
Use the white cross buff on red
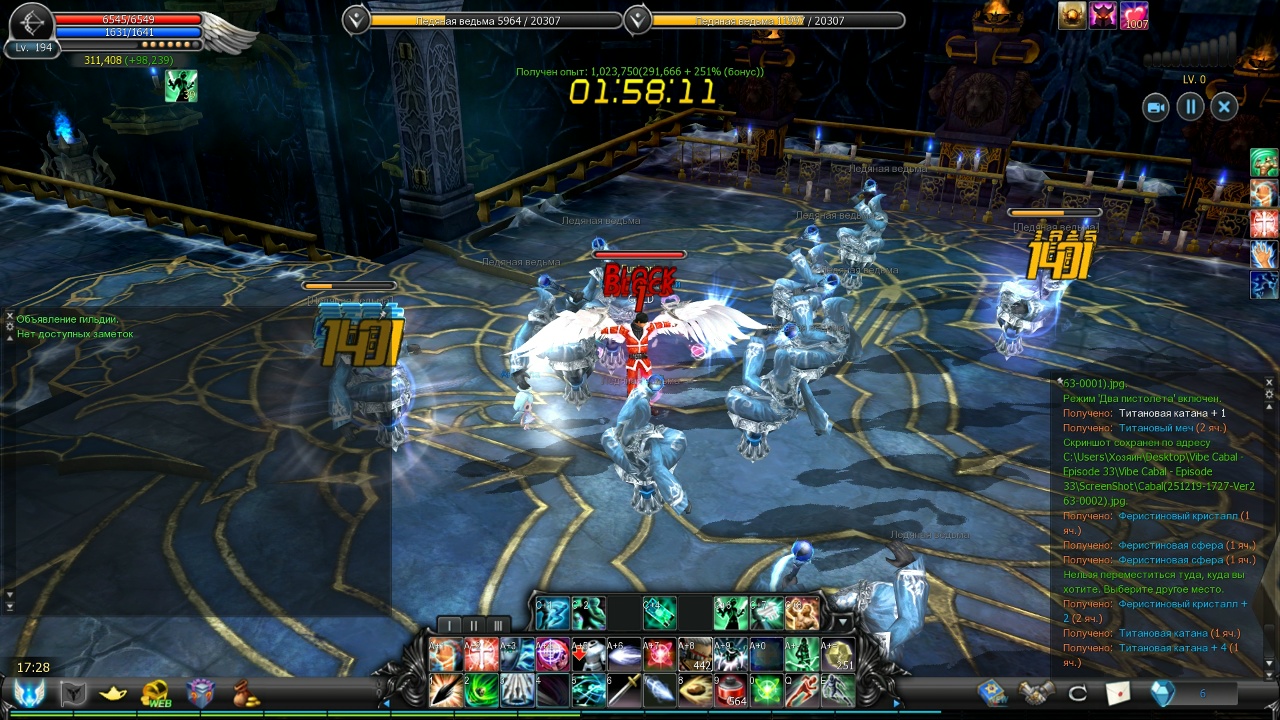pyautogui.click(x=481, y=654)
